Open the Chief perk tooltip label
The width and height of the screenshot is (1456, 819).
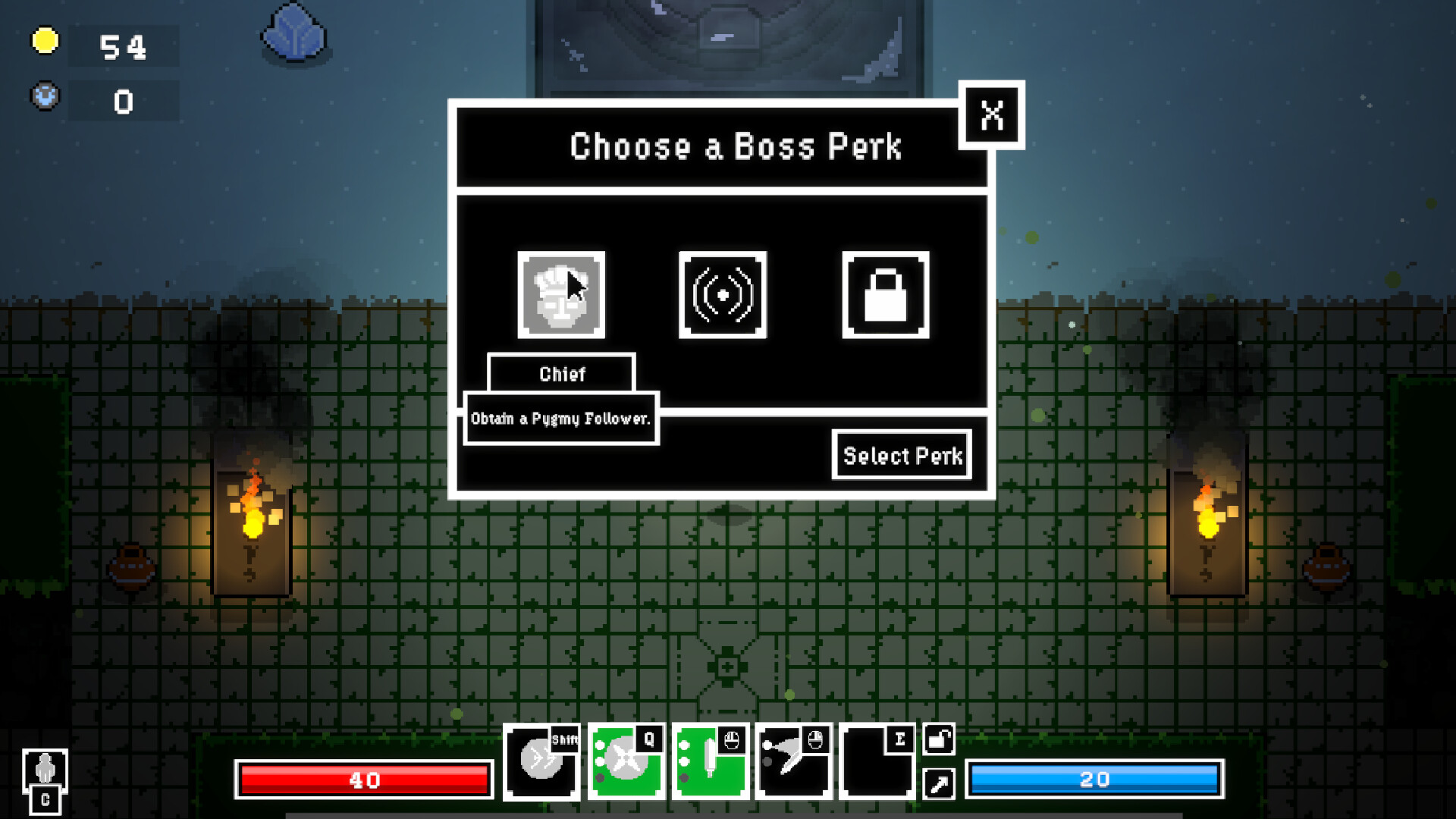pyautogui.click(x=562, y=373)
